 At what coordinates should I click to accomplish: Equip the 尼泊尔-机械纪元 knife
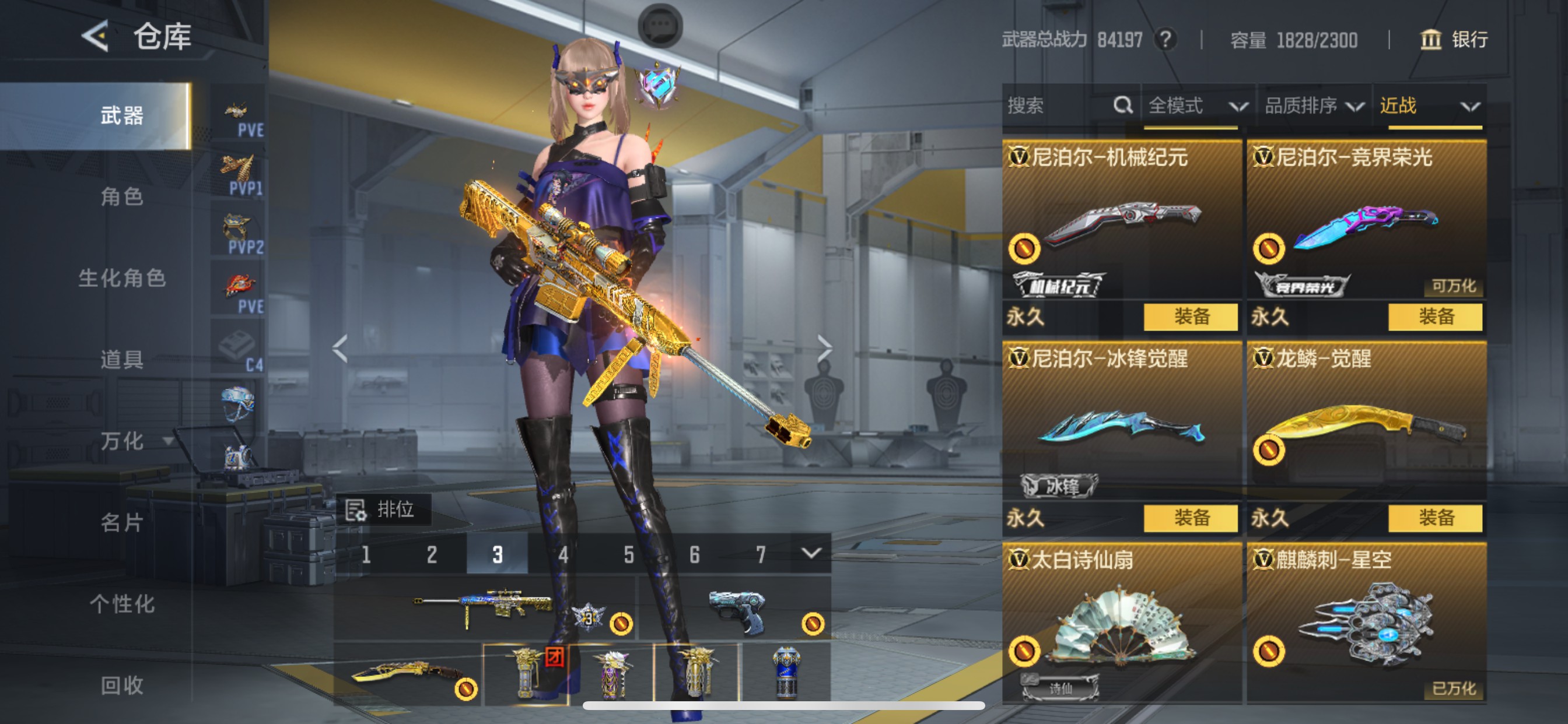[1191, 317]
